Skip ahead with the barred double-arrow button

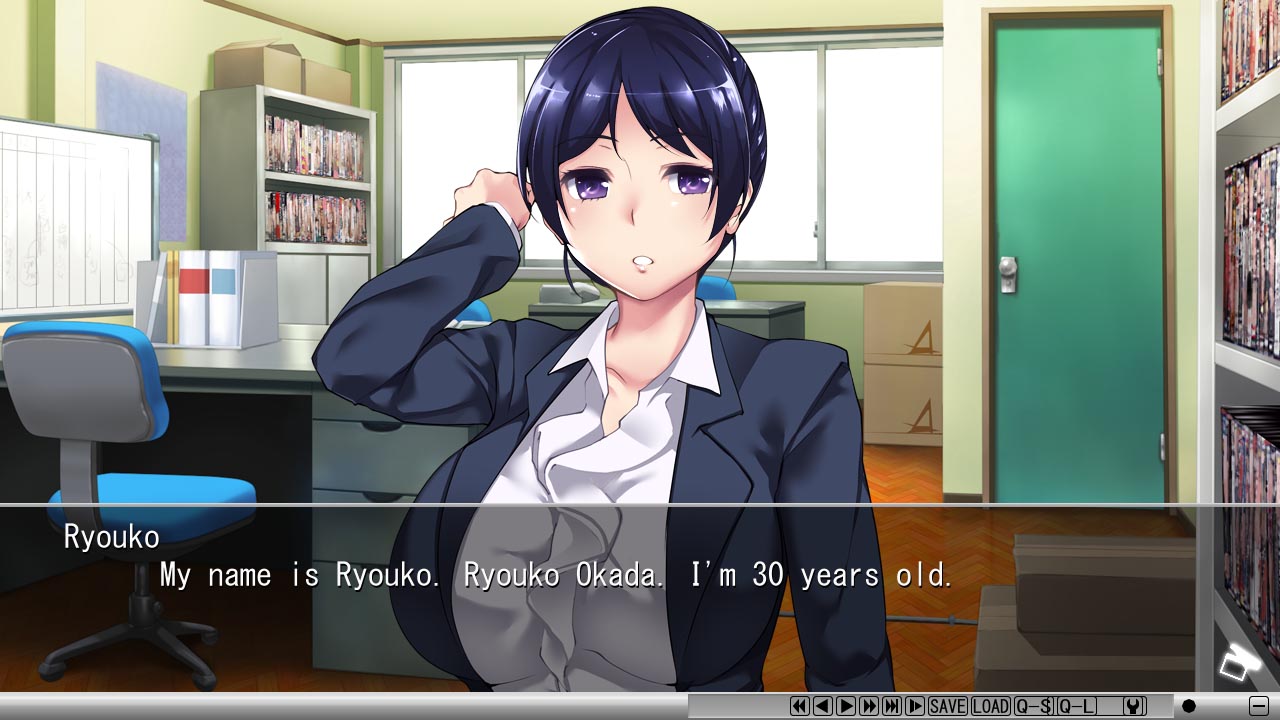pyautogui.click(x=892, y=706)
